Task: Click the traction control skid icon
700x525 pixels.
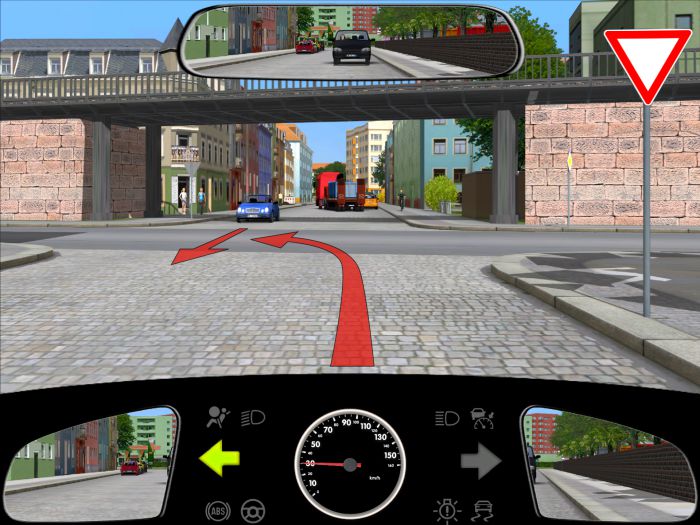Action: click(x=485, y=510)
